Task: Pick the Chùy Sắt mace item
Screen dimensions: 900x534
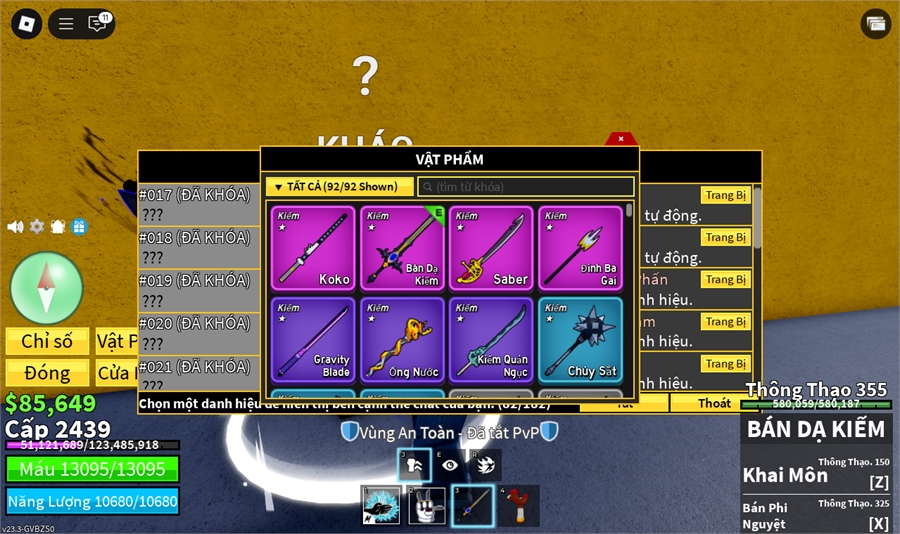Action: click(580, 339)
